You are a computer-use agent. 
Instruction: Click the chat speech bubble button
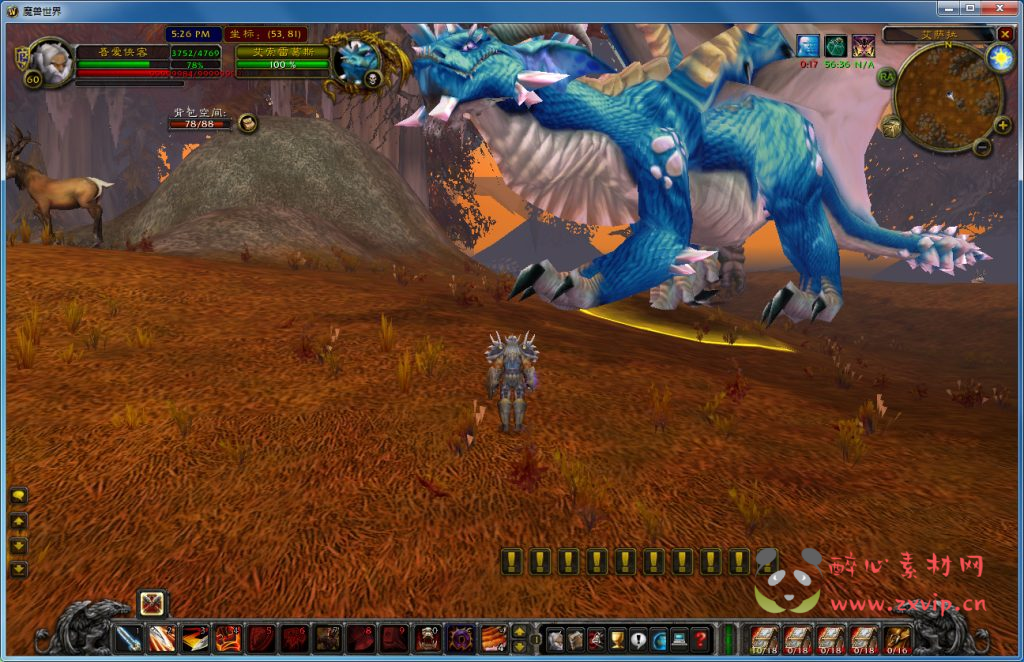coord(18,496)
